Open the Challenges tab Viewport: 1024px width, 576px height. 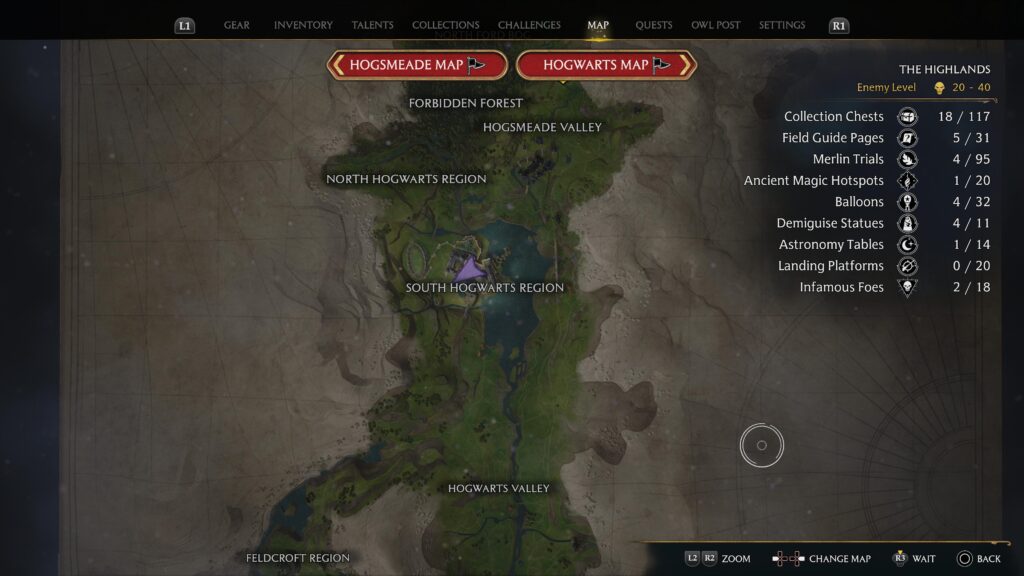click(529, 25)
